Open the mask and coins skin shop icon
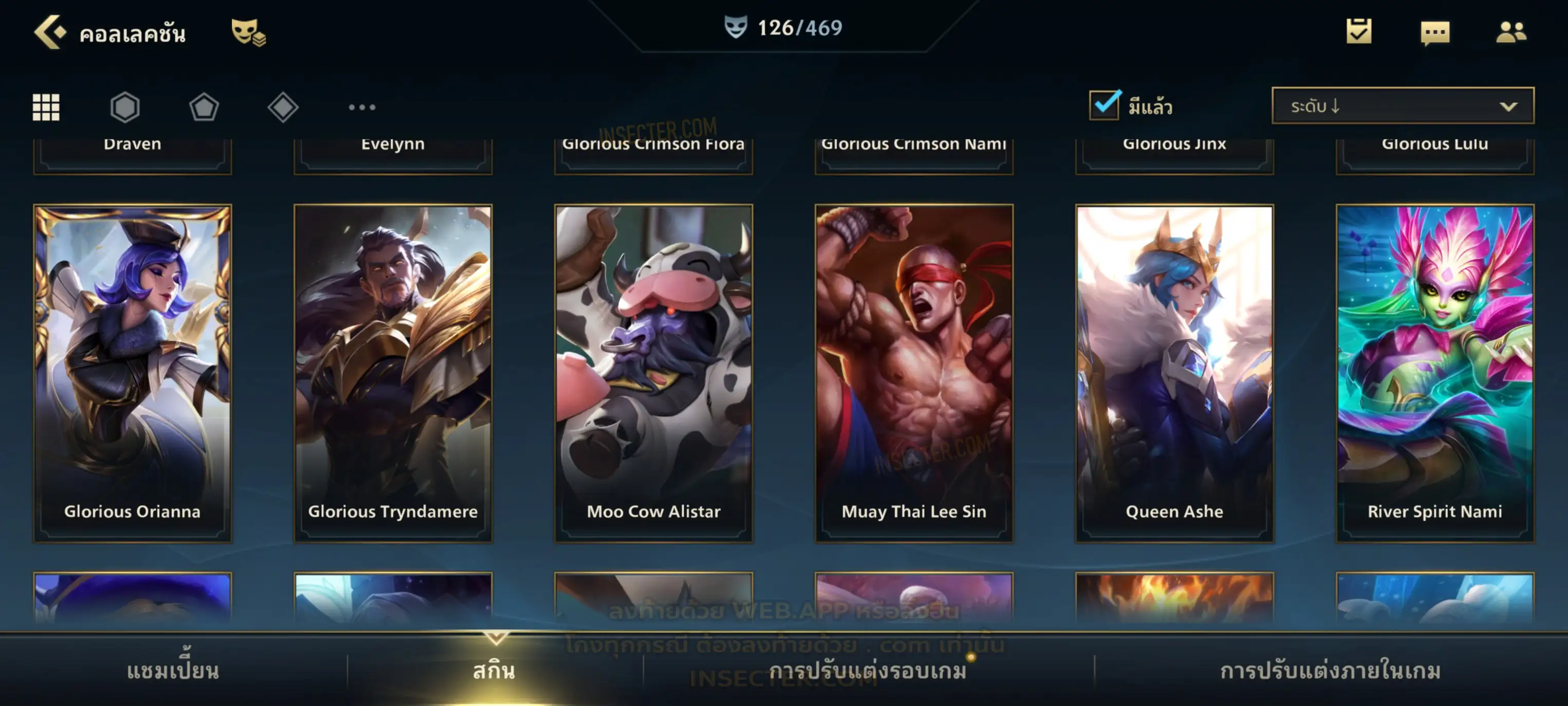Screen dimensions: 1568x706 248,32
